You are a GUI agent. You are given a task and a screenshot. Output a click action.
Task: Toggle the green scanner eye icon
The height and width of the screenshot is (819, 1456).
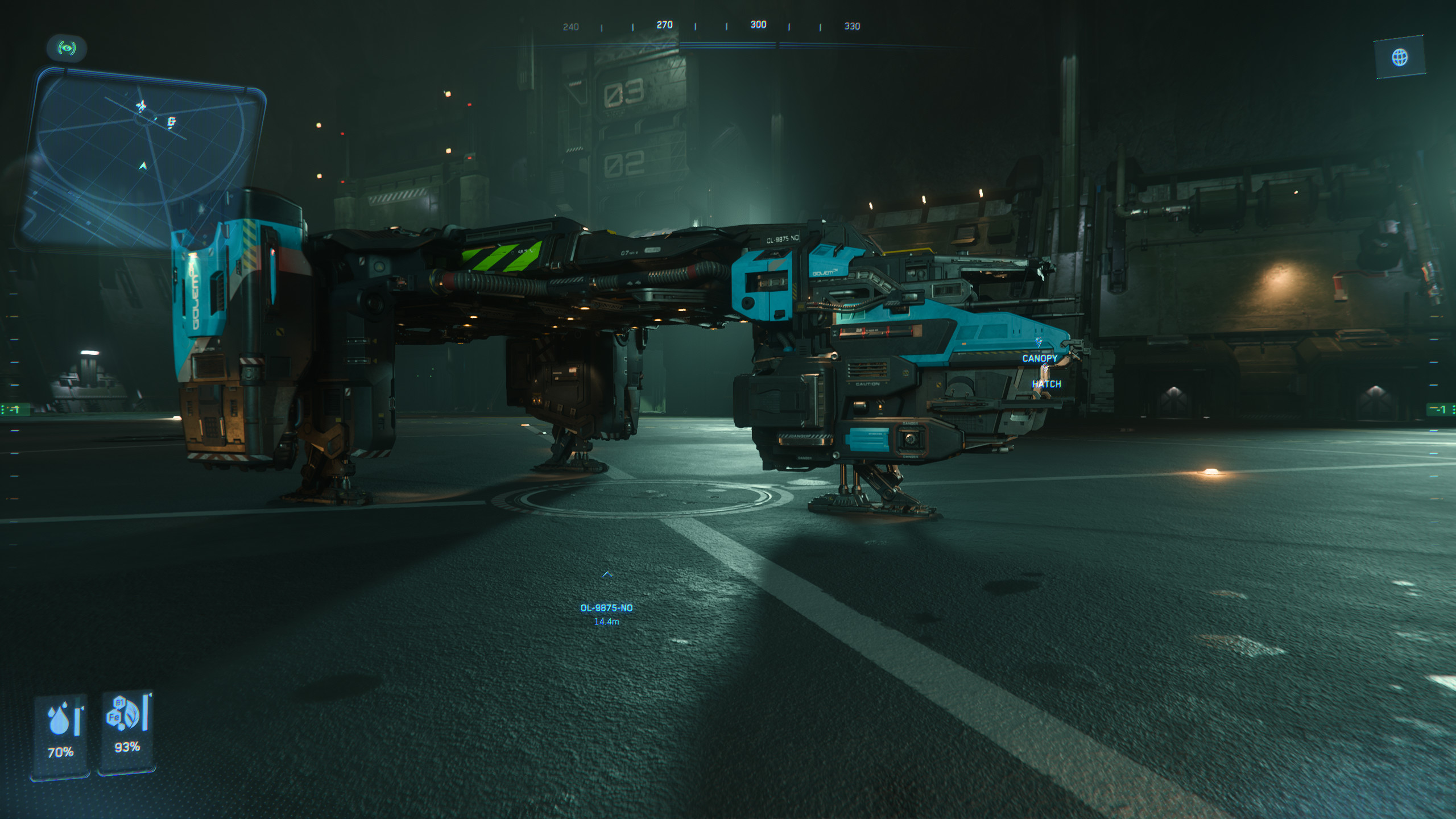click(x=67, y=48)
